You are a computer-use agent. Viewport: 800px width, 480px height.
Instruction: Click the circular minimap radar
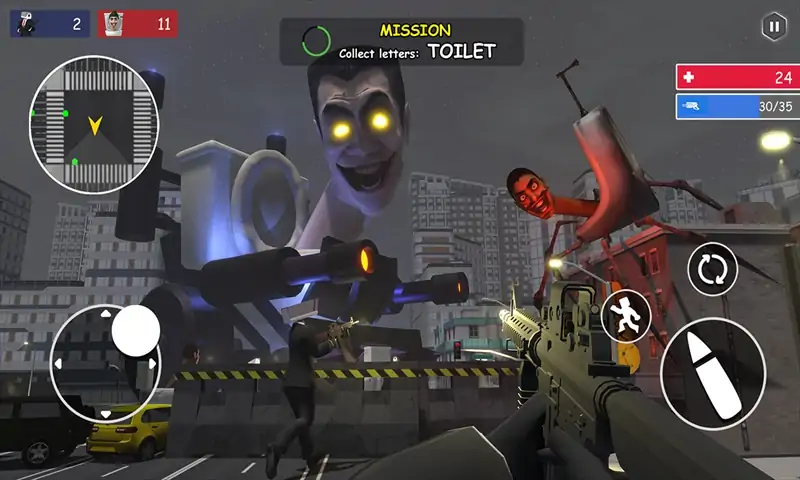click(x=95, y=125)
